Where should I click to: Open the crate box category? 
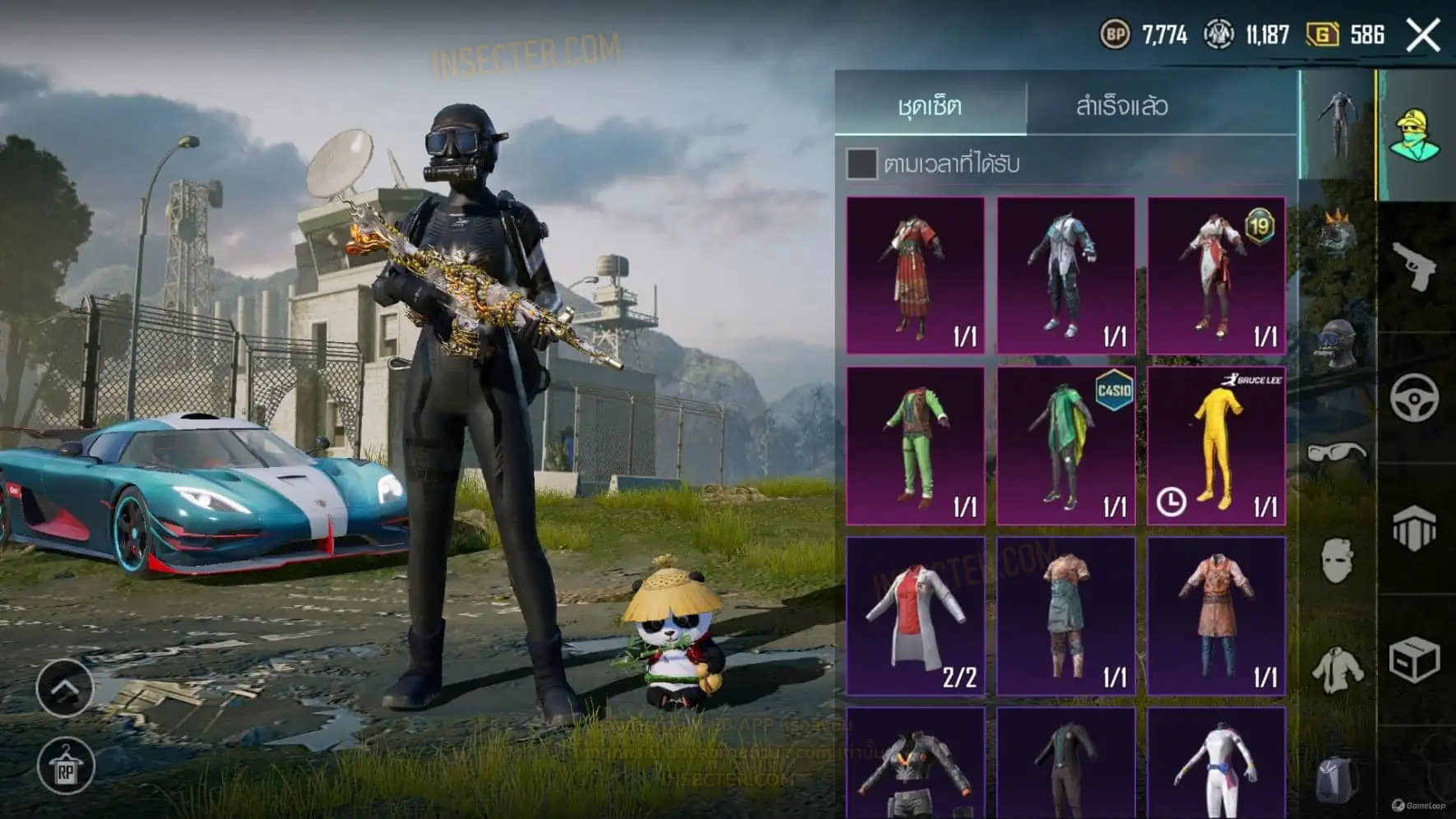1415,659
